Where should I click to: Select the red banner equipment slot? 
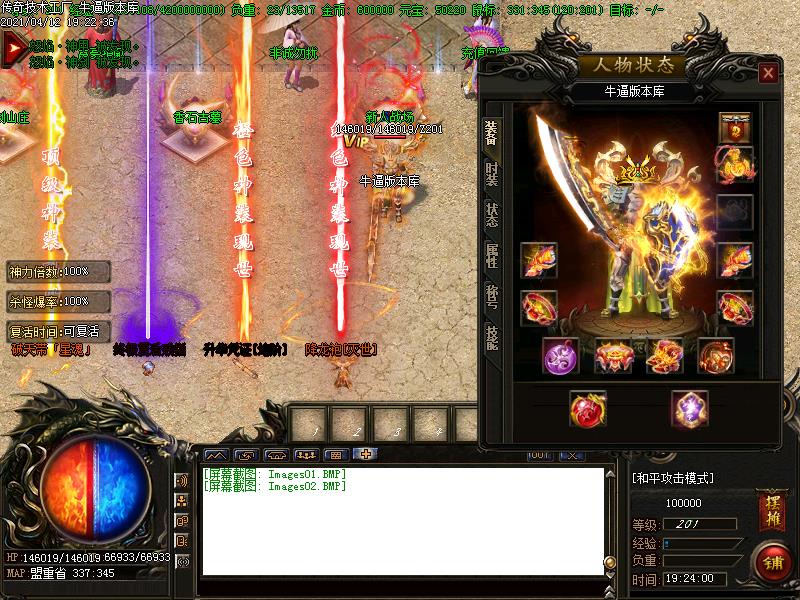735,128
